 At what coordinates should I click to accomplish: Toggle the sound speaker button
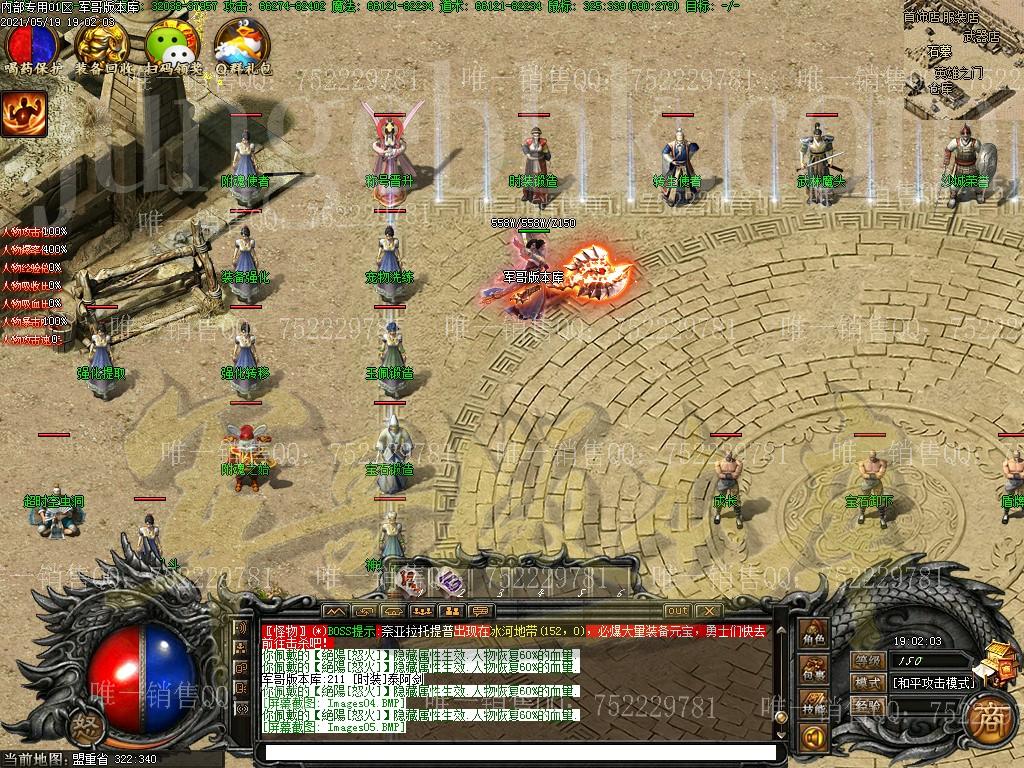[x=812, y=739]
